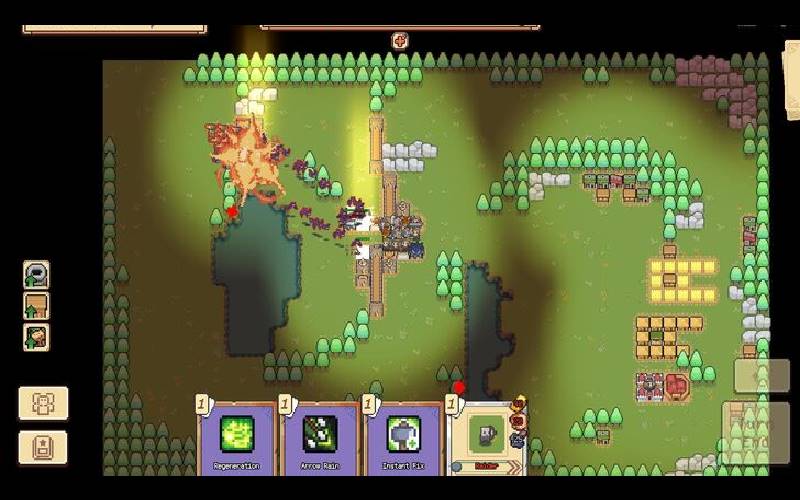Open the unit formation button
Screen dimensions: 800x500
(x=43, y=404)
